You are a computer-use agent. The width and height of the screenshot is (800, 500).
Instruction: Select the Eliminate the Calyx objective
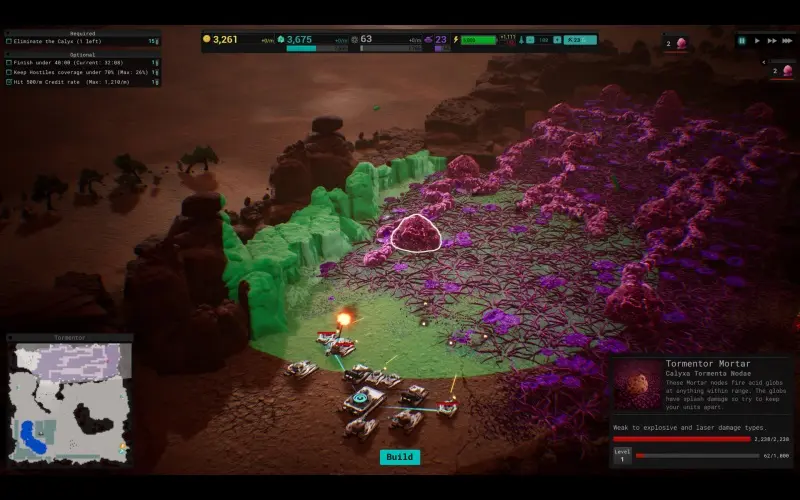(x=80, y=41)
